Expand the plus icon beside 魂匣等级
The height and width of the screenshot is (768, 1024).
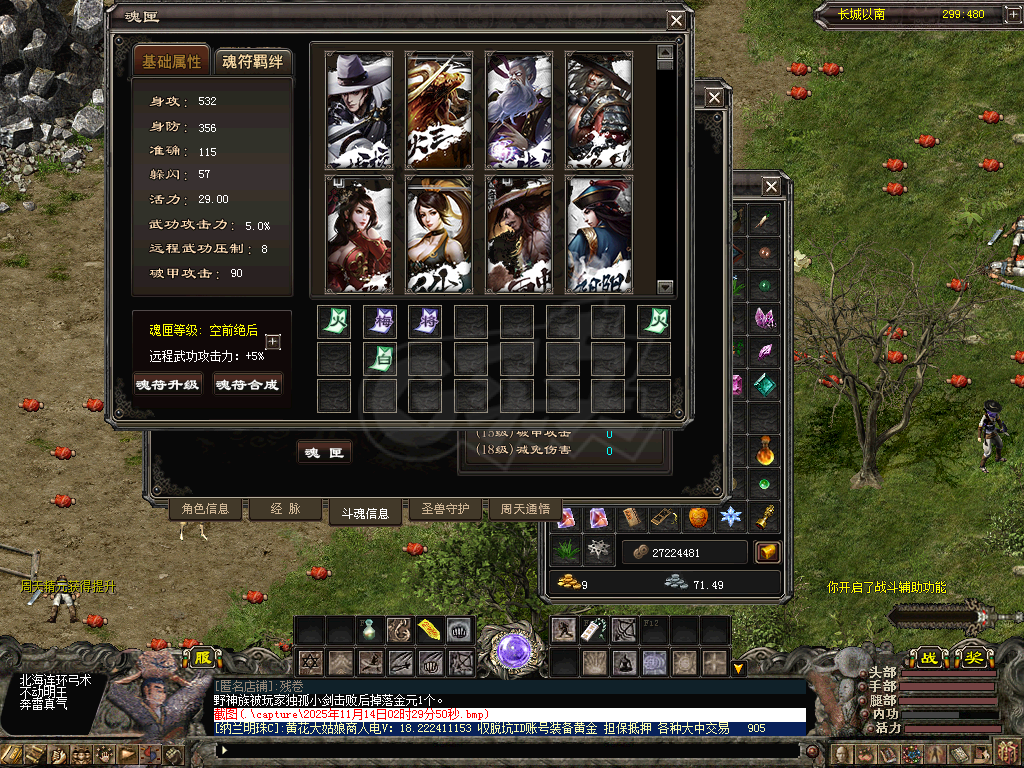click(x=273, y=342)
